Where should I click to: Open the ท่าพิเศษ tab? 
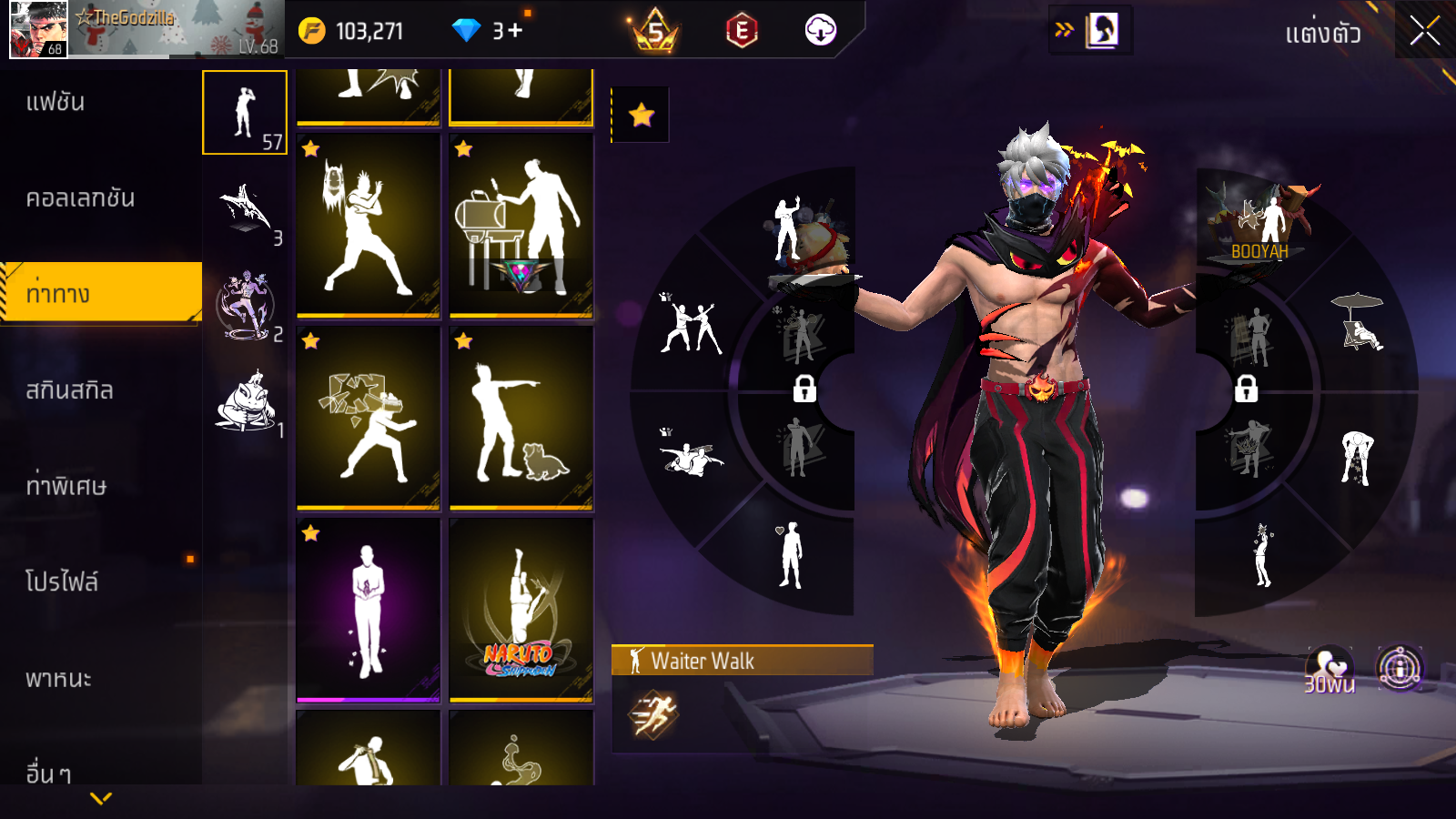coord(66,486)
